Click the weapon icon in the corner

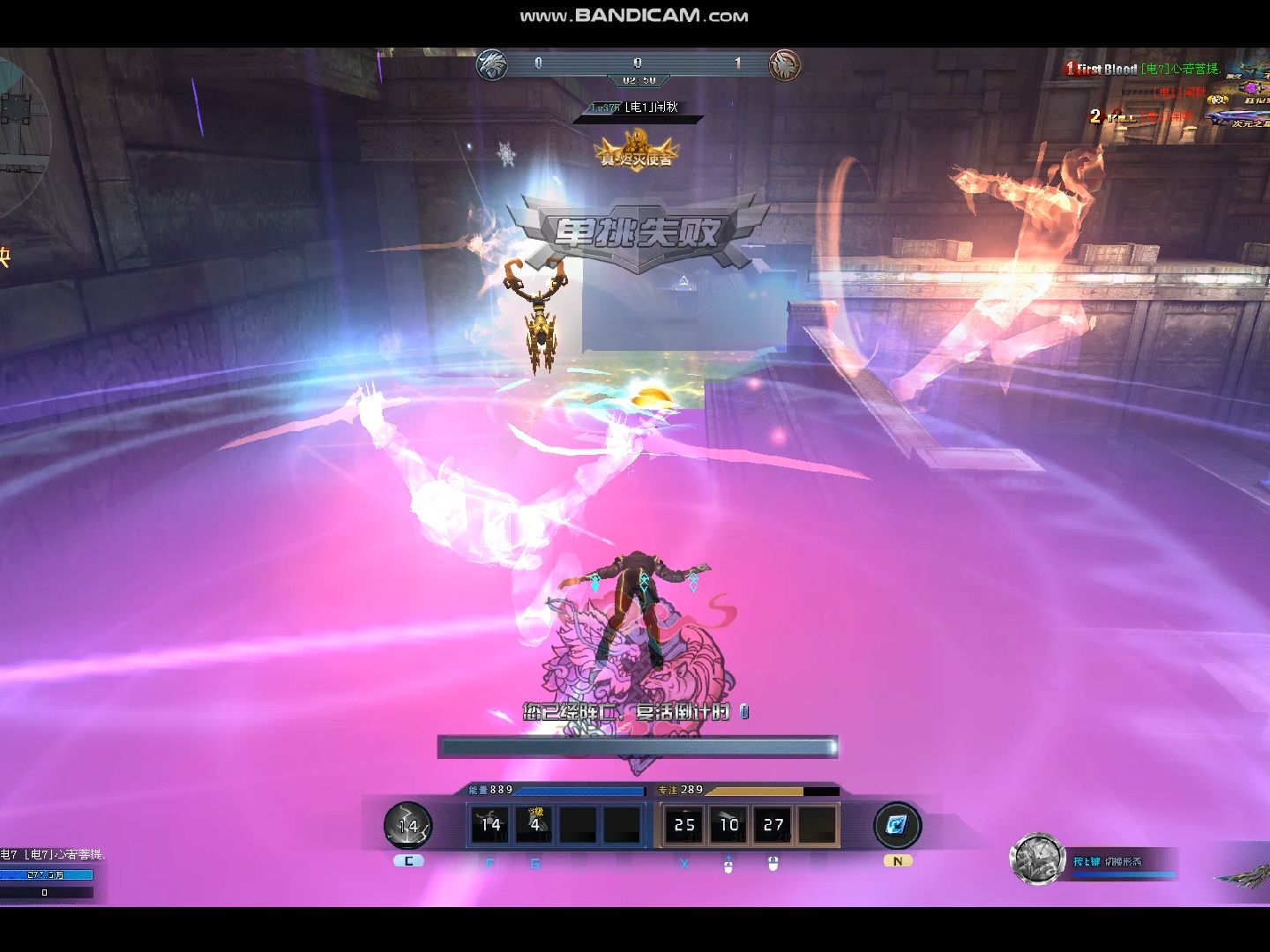click(1244, 875)
